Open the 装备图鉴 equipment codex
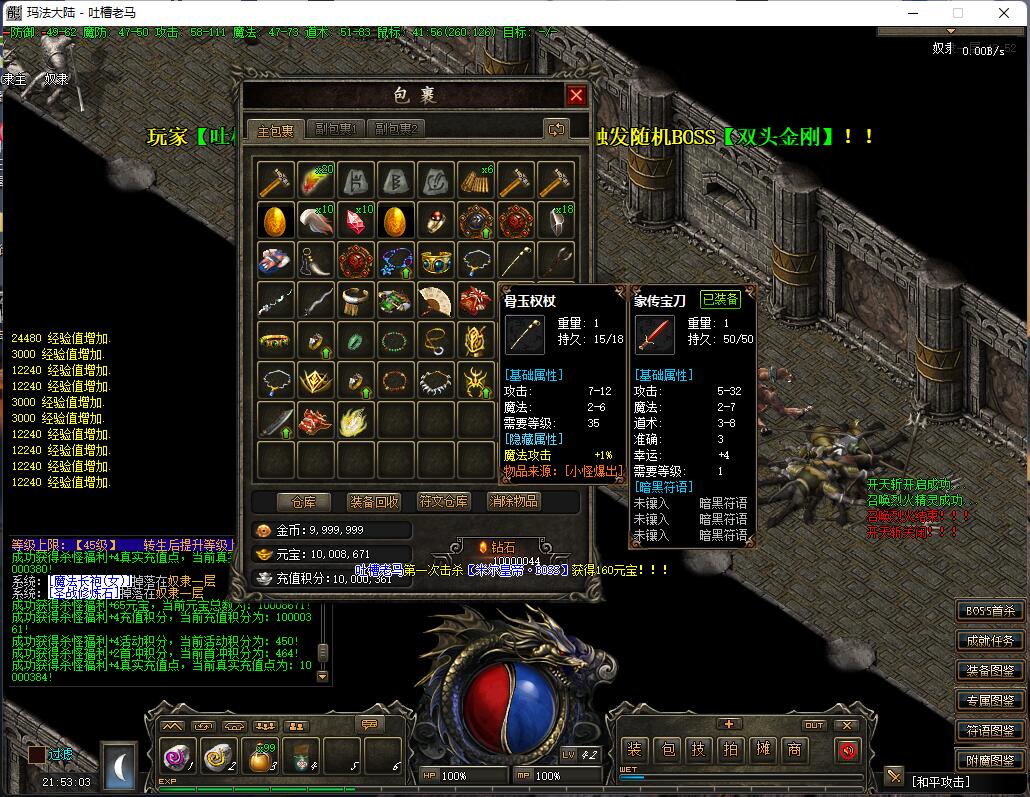 click(x=990, y=671)
